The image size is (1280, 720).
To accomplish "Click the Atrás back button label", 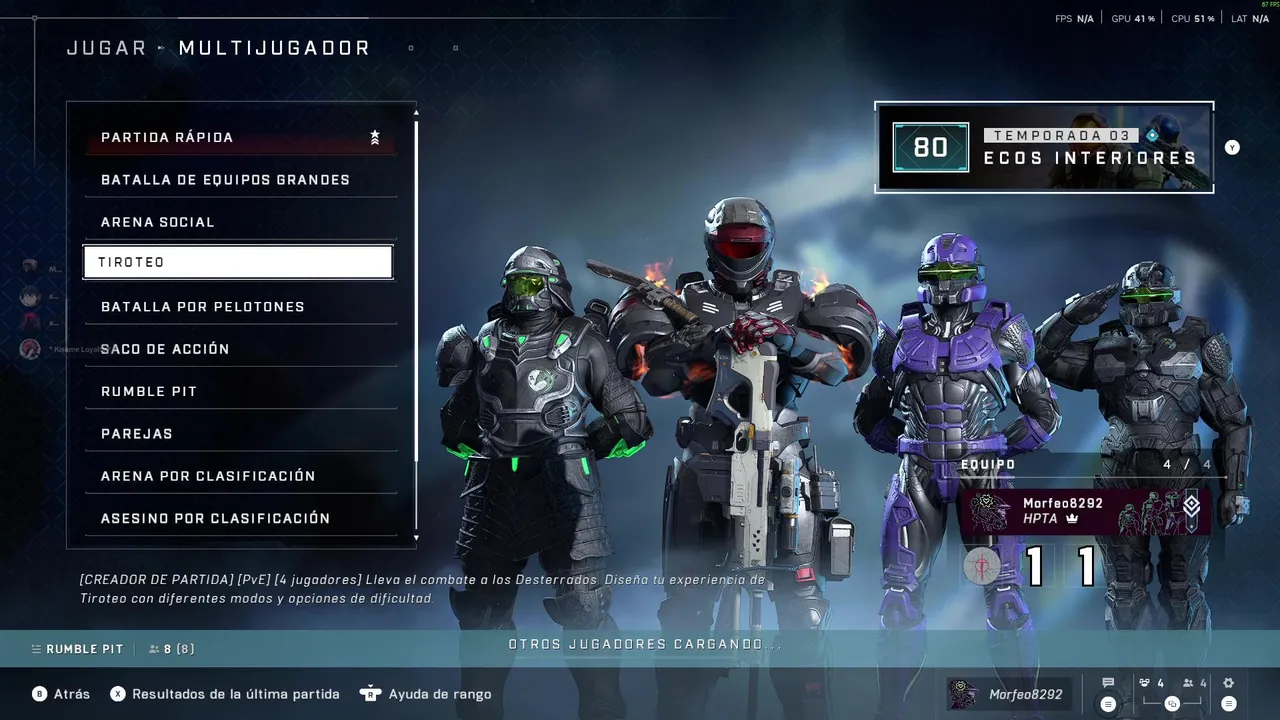I will 71,694.
